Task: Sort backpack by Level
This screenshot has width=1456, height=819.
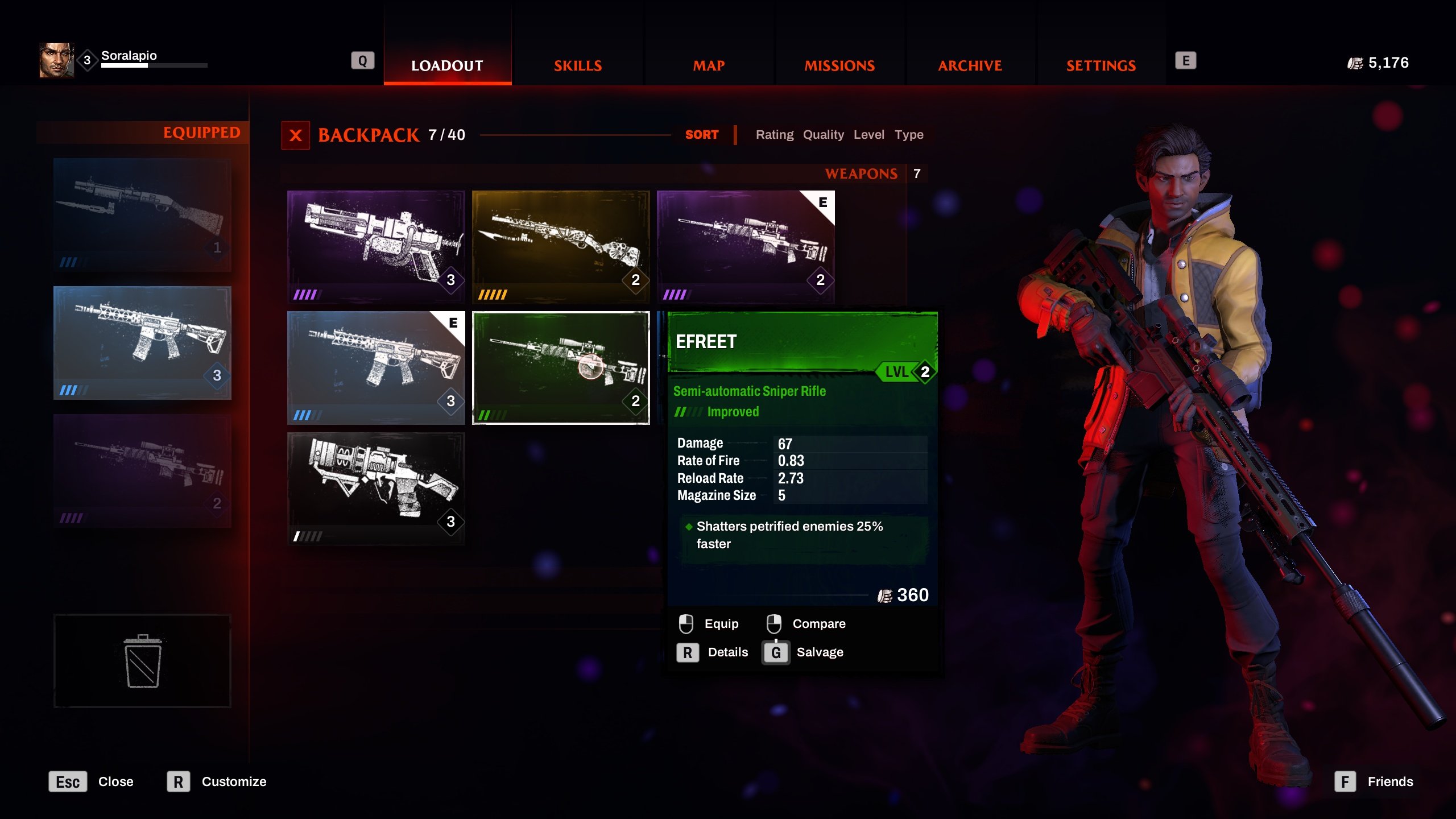Action: 868,135
